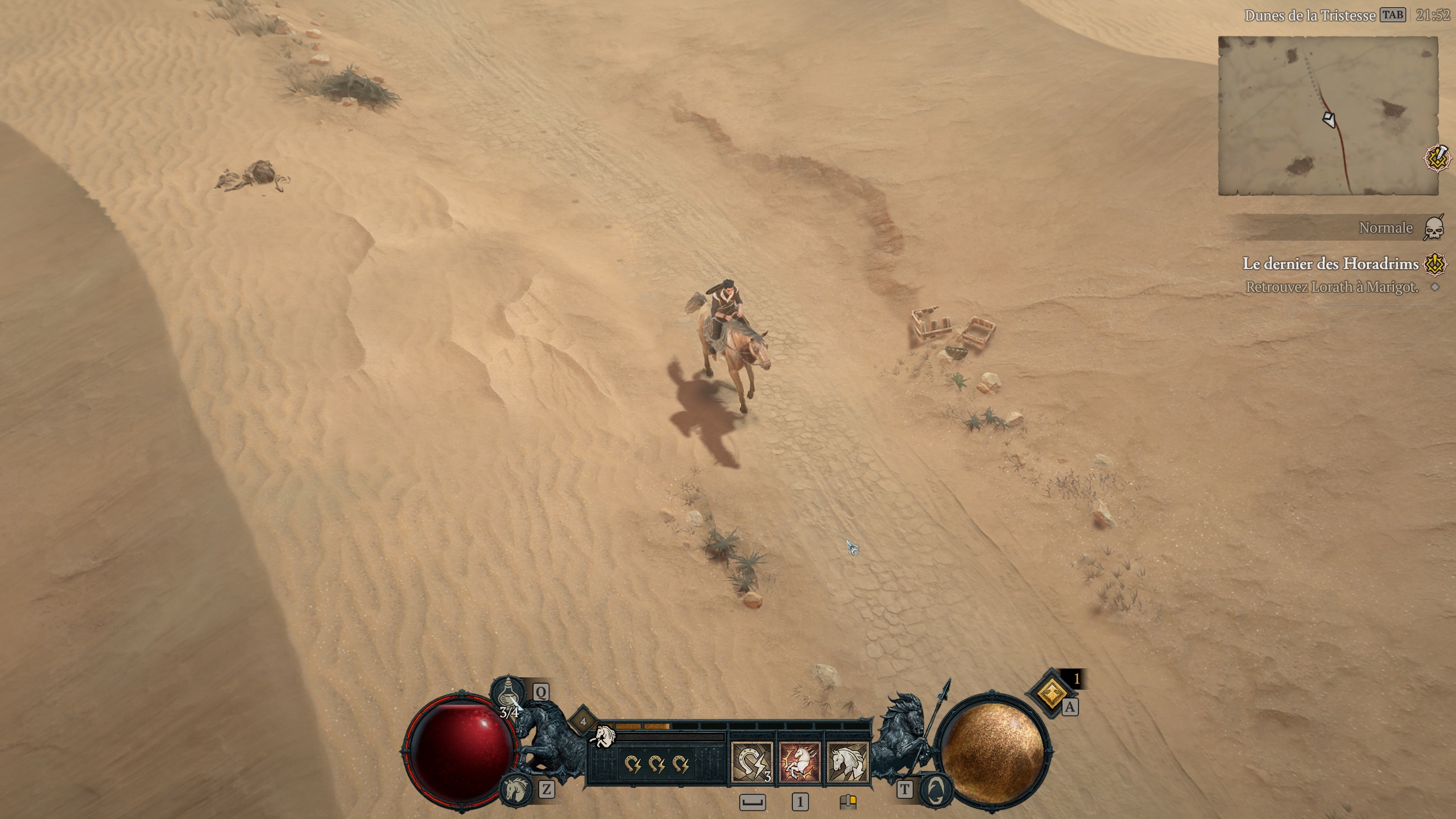Click the "Normale" difficulty skull icon
This screenshot has width=1456, height=819.
tap(1434, 229)
